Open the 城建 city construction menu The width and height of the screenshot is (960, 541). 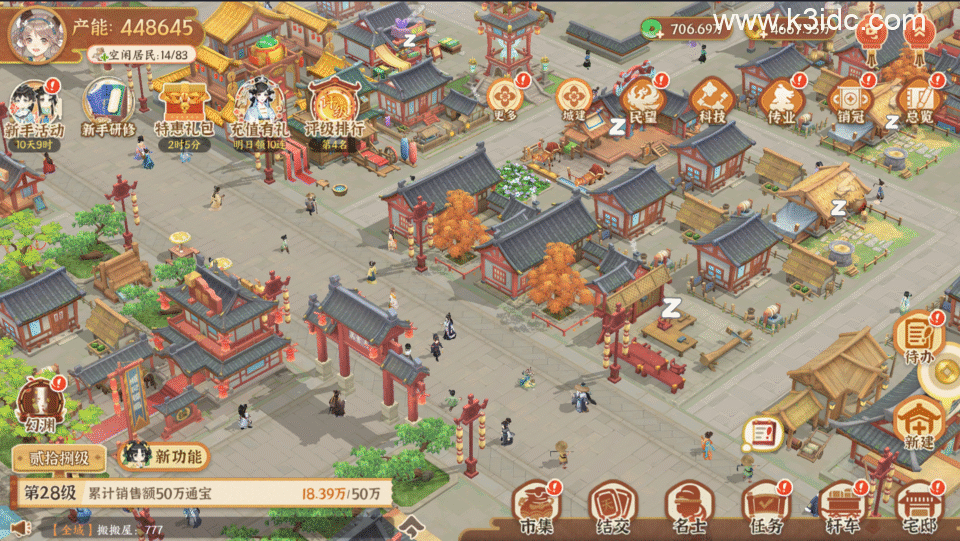point(574,98)
